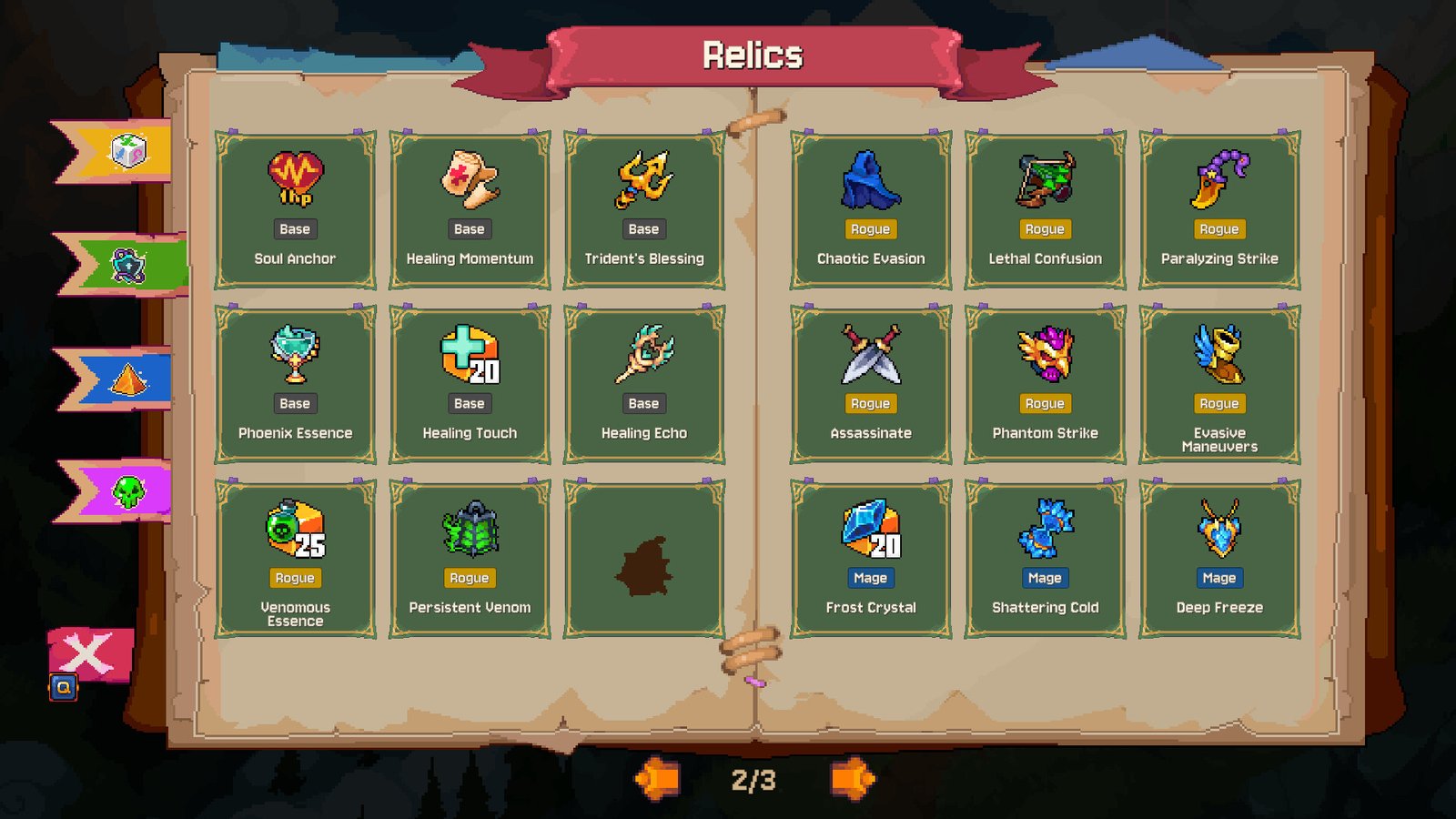Go to the next relics page
The height and width of the screenshot is (819, 1456).
coord(852,779)
